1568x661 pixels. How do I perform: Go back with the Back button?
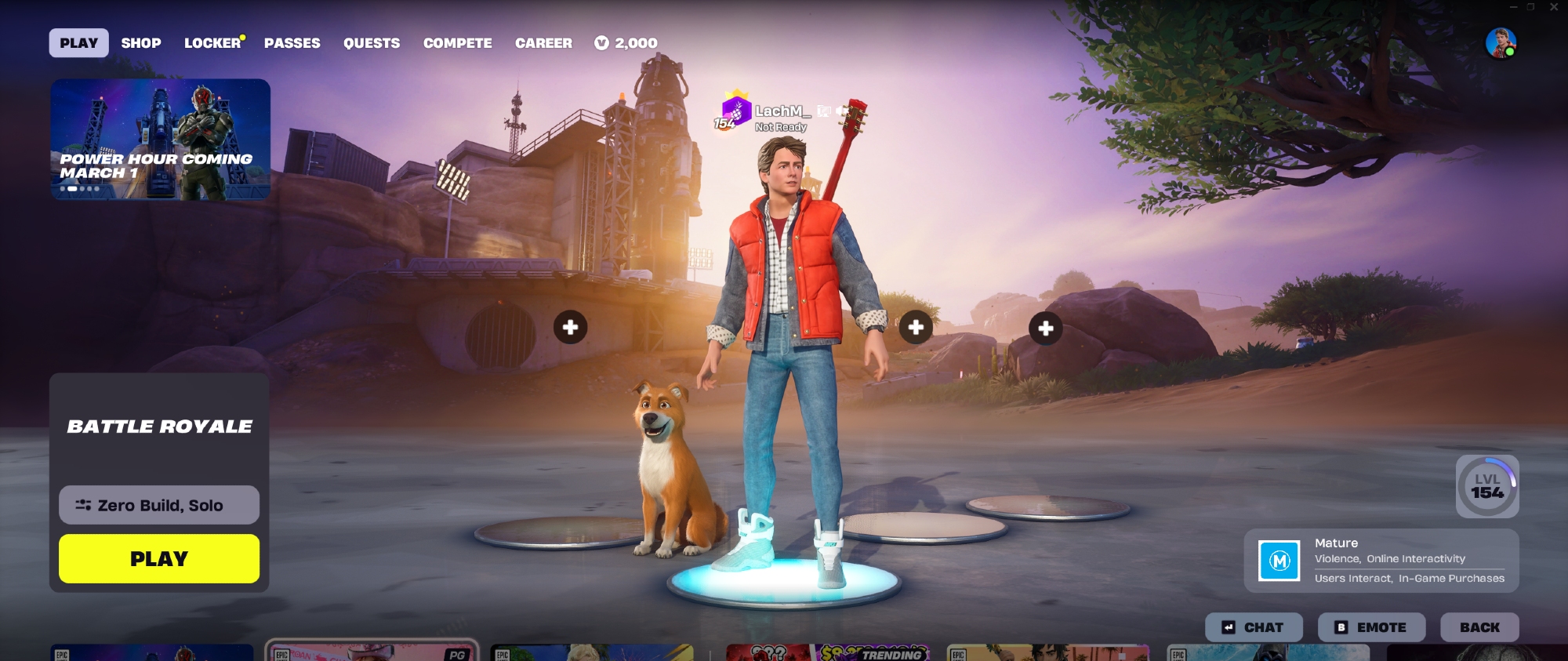point(1479,627)
